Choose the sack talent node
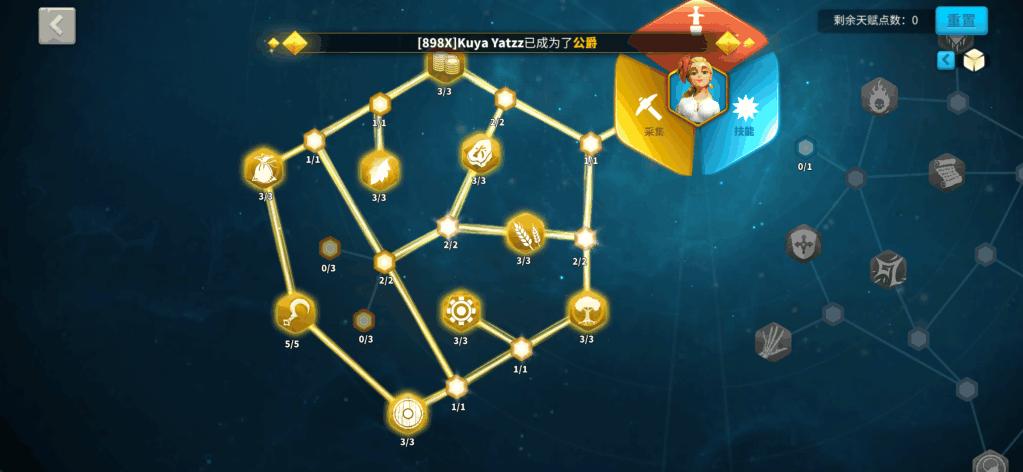The height and width of the screenshot is (472, 1023). pos(264,168)
